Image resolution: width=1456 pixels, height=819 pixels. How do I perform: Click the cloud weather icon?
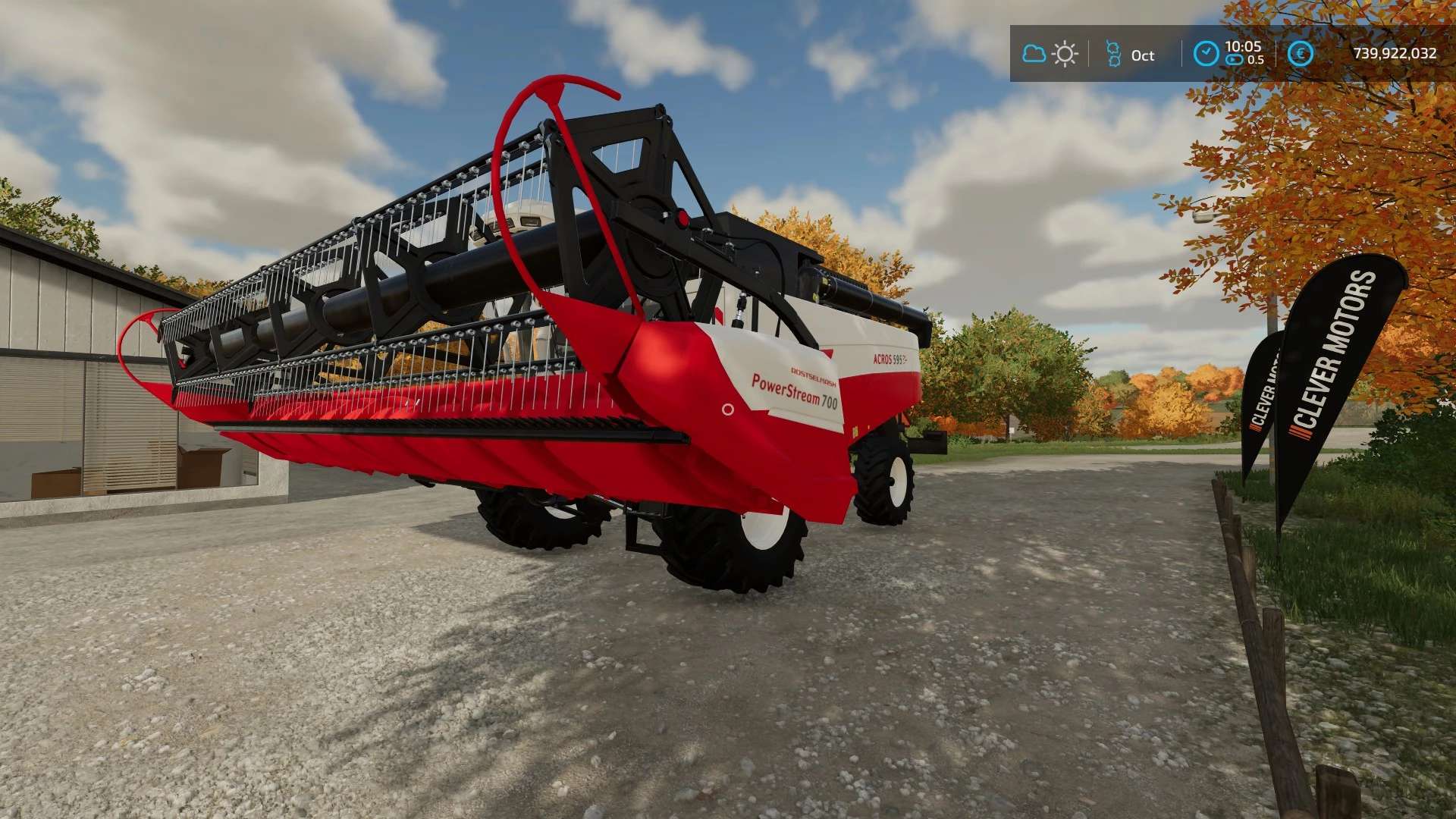1034,54
